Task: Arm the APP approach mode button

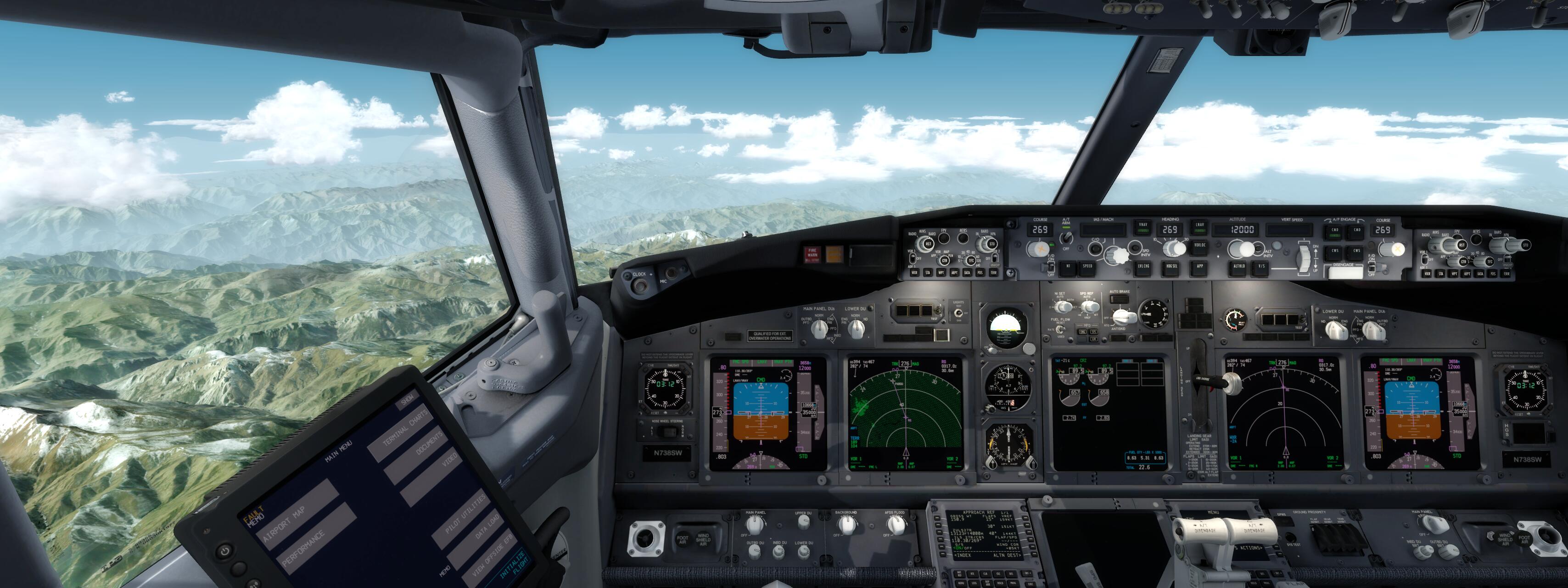Action: click(1199, 266)
